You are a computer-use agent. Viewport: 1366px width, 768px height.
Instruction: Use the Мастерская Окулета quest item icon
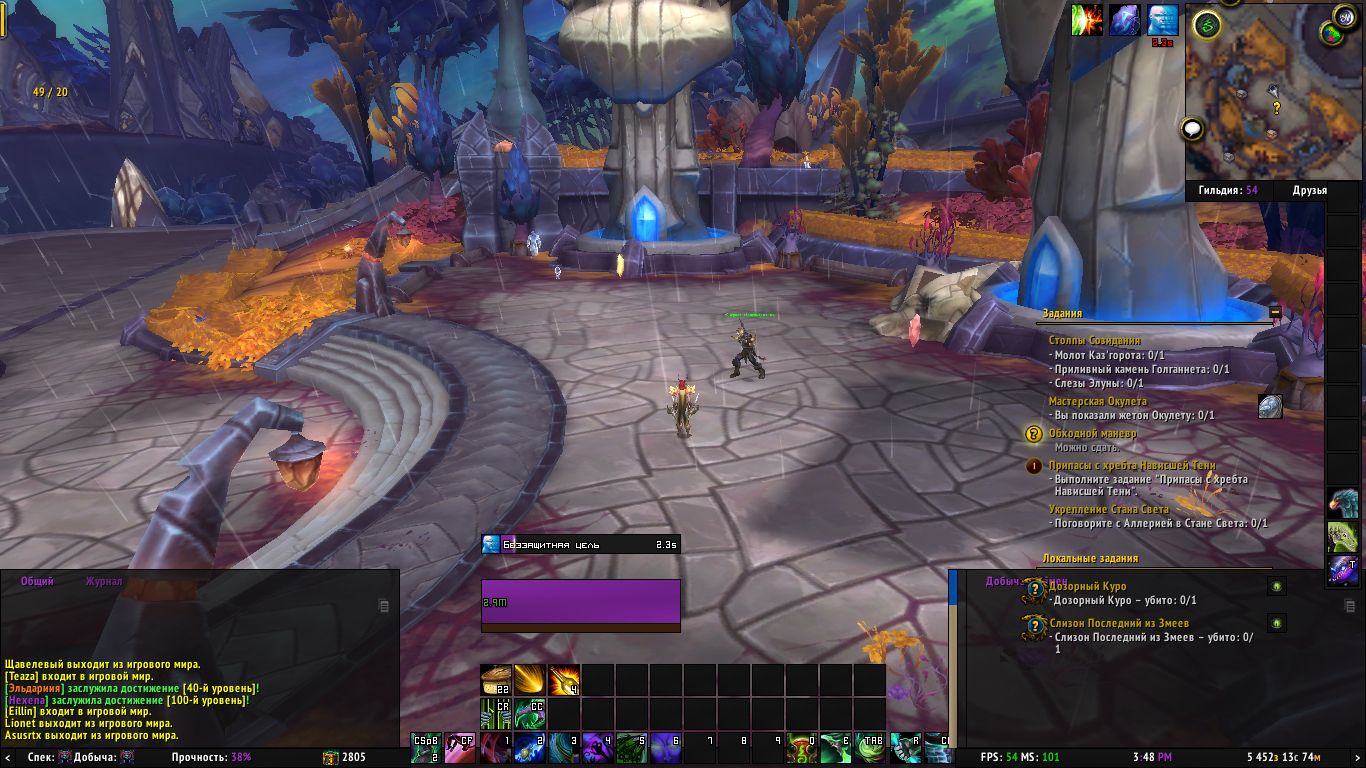1270,406
